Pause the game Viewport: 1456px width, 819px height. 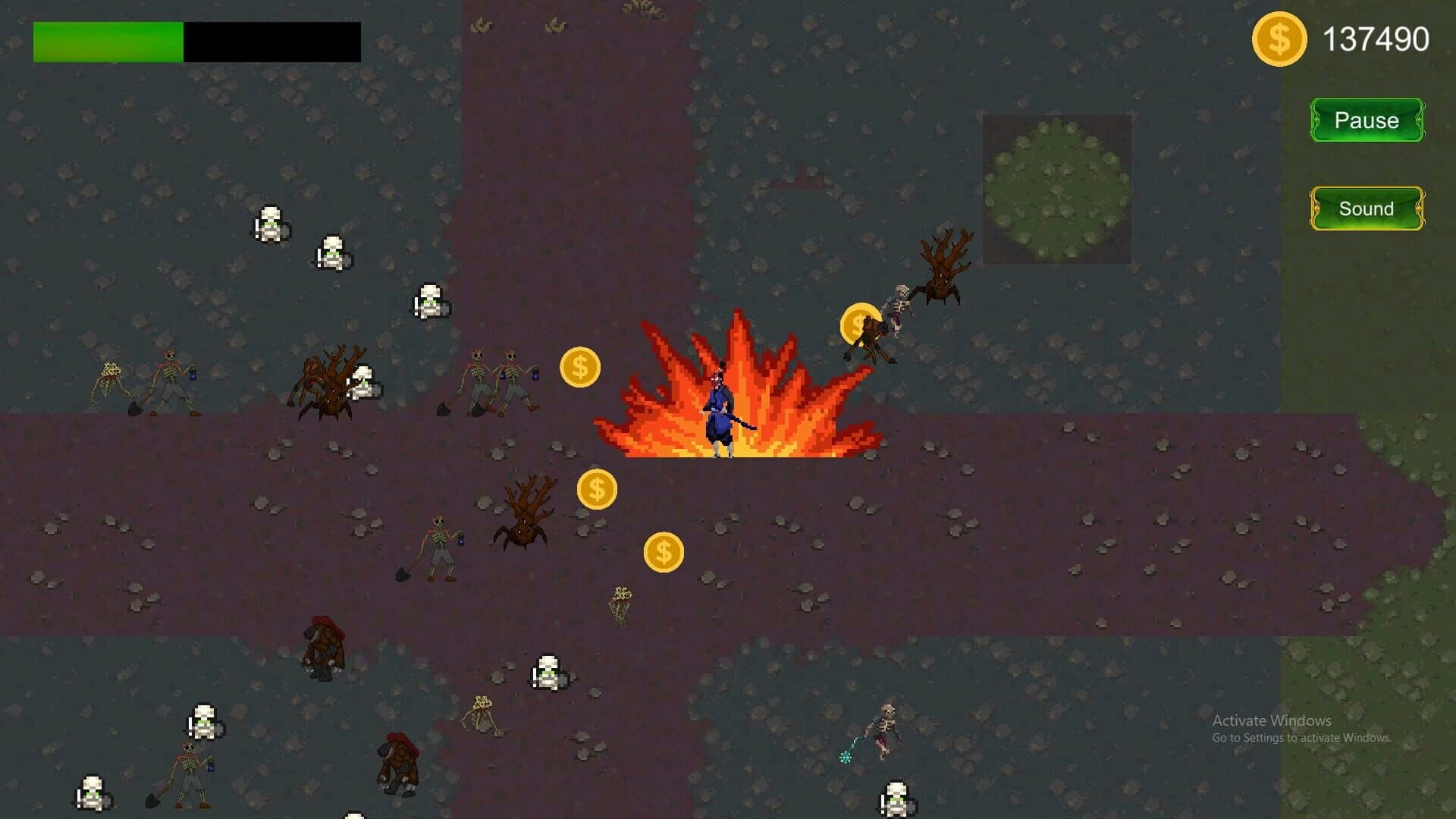1367,119
